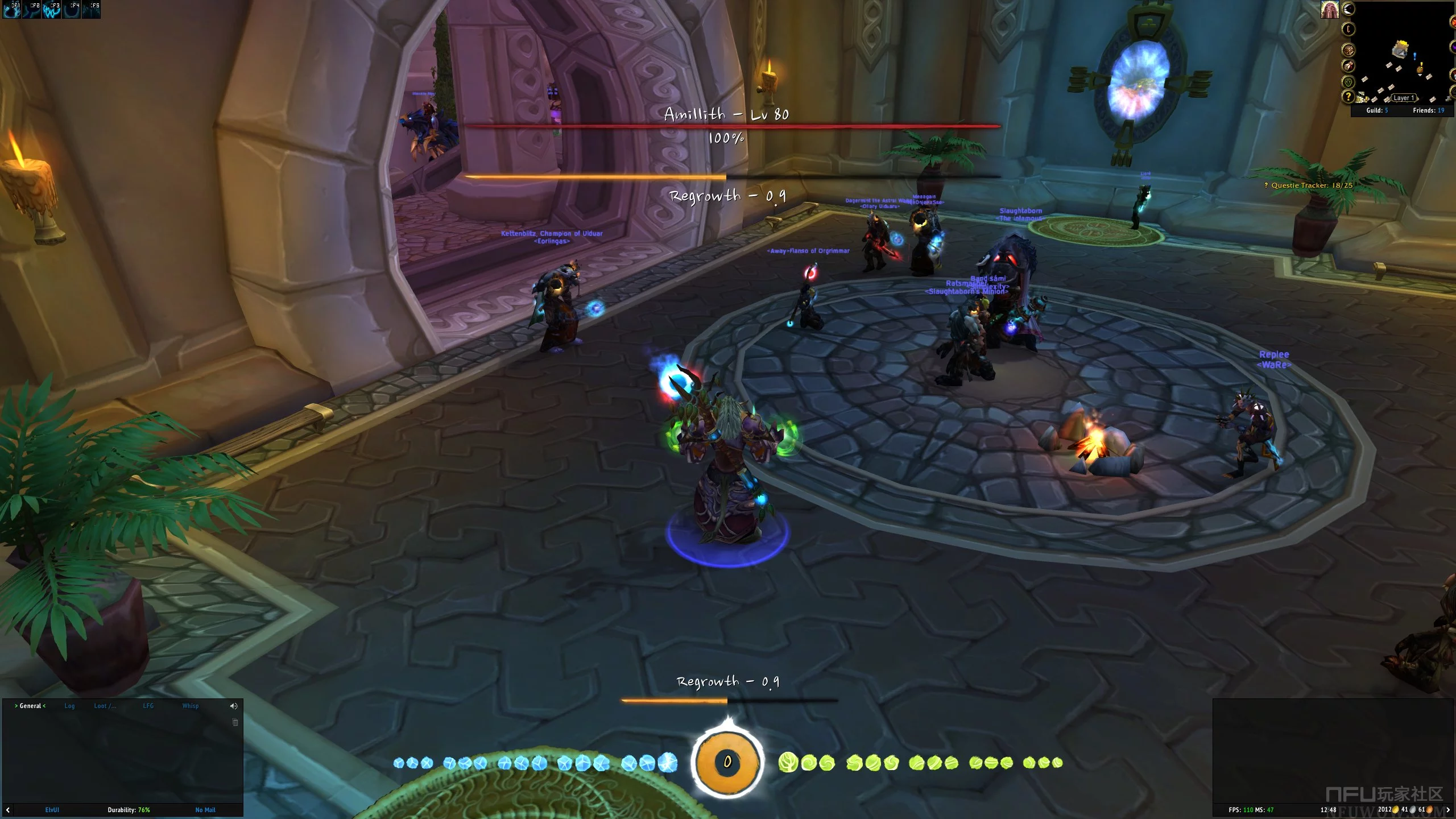Viewport: 1456px width, 819px height.
Task: Toggle the chat speaker sound icon
Action: click(233, 706)
